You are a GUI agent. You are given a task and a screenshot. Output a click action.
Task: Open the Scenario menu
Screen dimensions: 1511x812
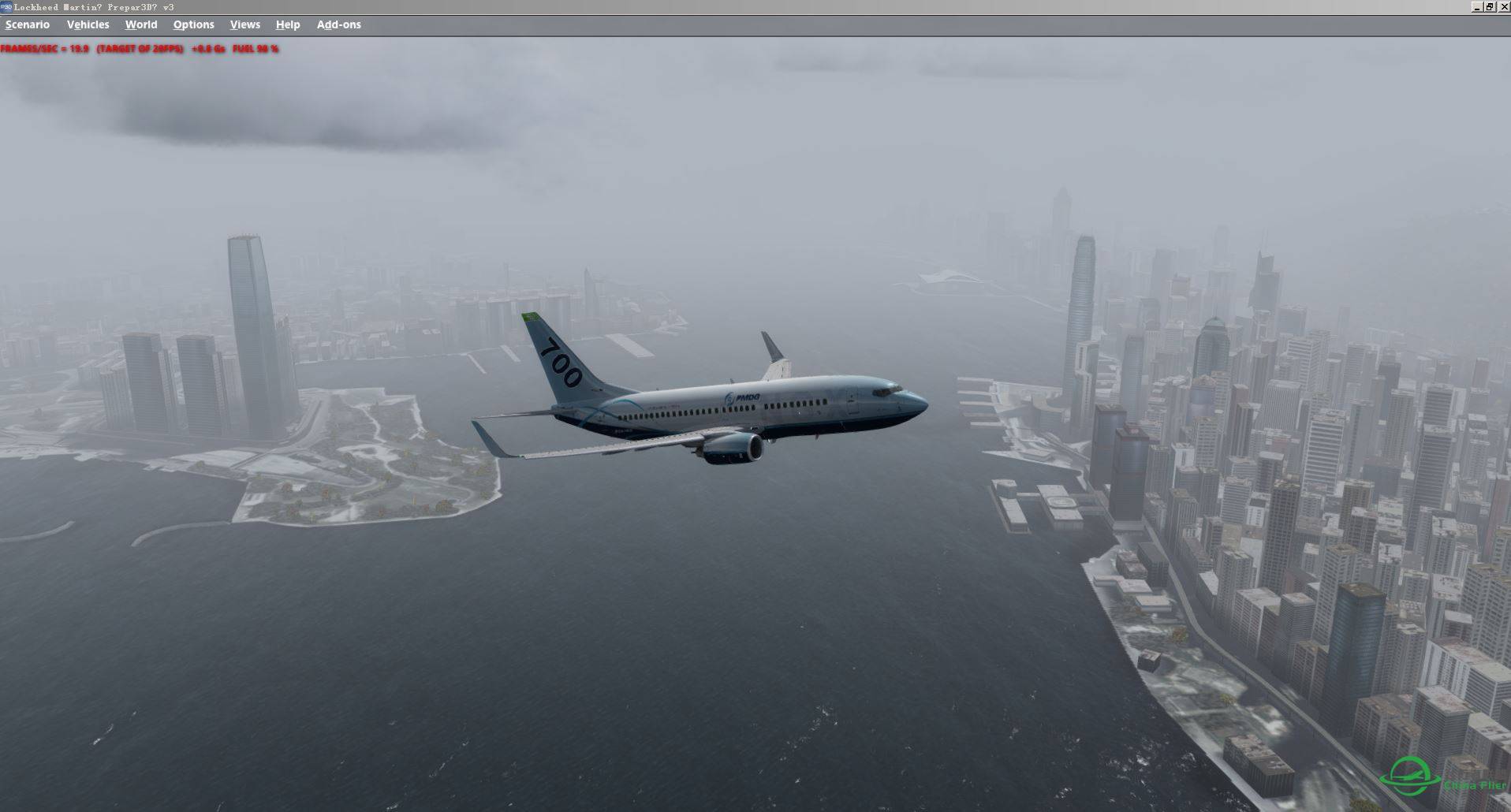[28, 24]
